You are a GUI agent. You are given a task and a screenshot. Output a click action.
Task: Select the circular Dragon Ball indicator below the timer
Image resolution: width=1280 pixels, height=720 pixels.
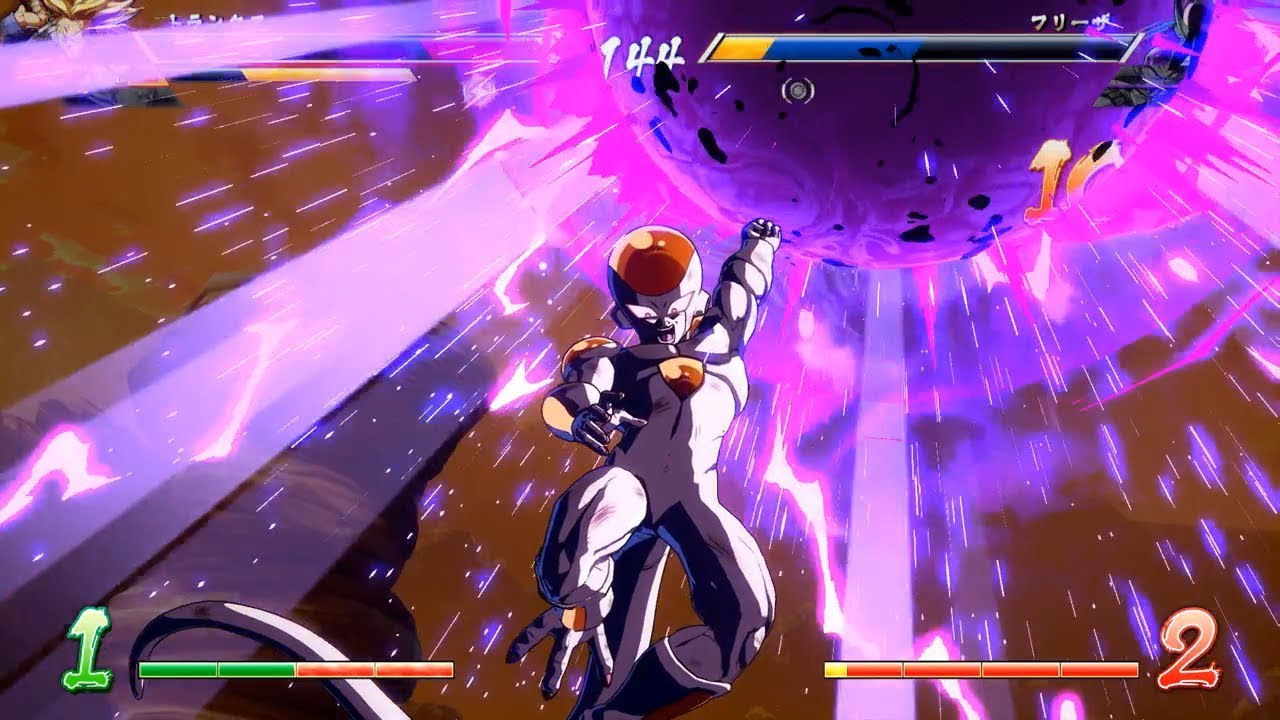797,91
